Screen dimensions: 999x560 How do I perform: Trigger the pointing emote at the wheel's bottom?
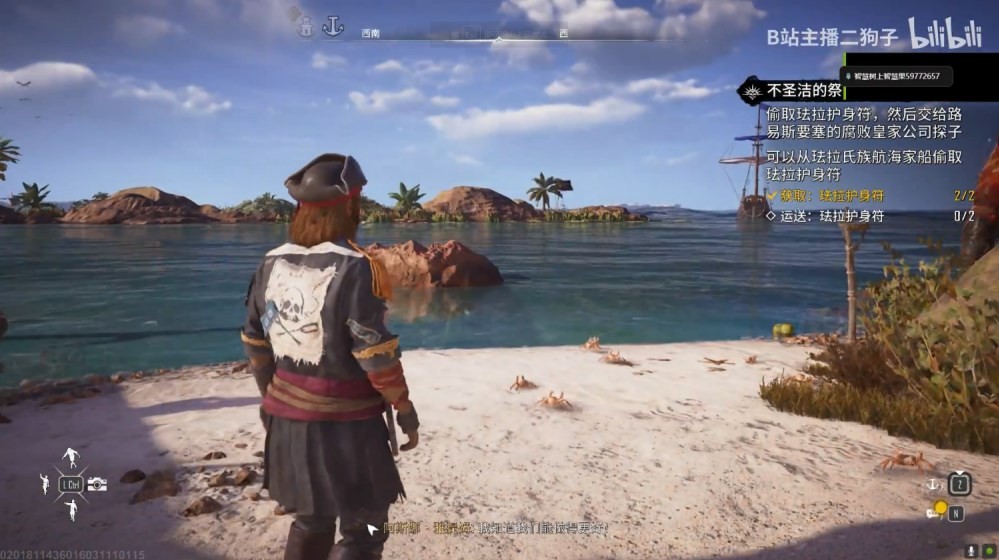tap(72, 510)
